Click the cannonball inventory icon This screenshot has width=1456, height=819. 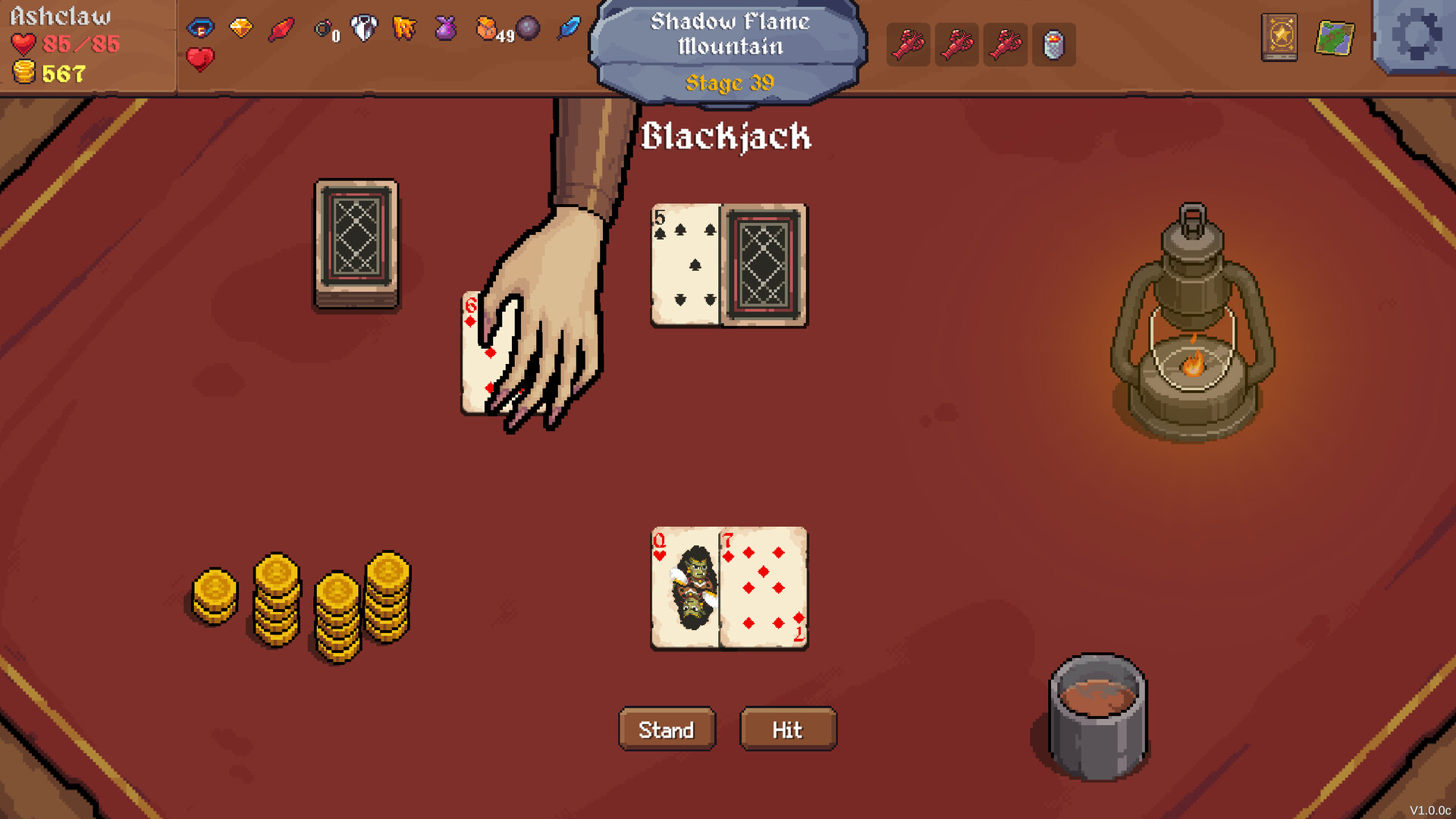coord(529,29)
